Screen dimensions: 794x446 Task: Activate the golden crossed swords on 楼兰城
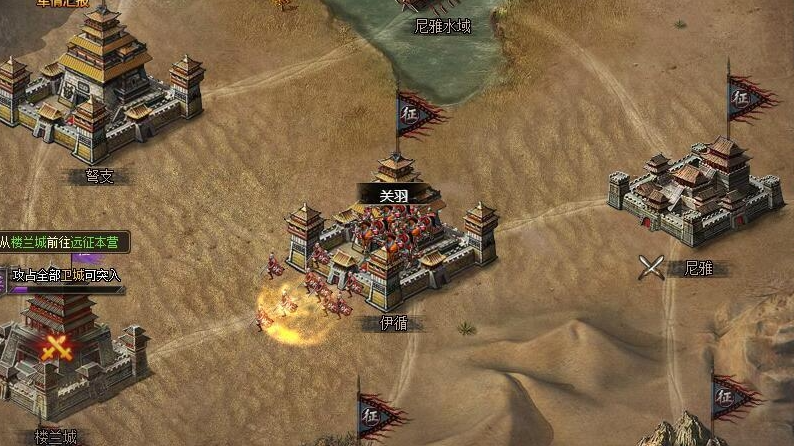pos(56,346)
